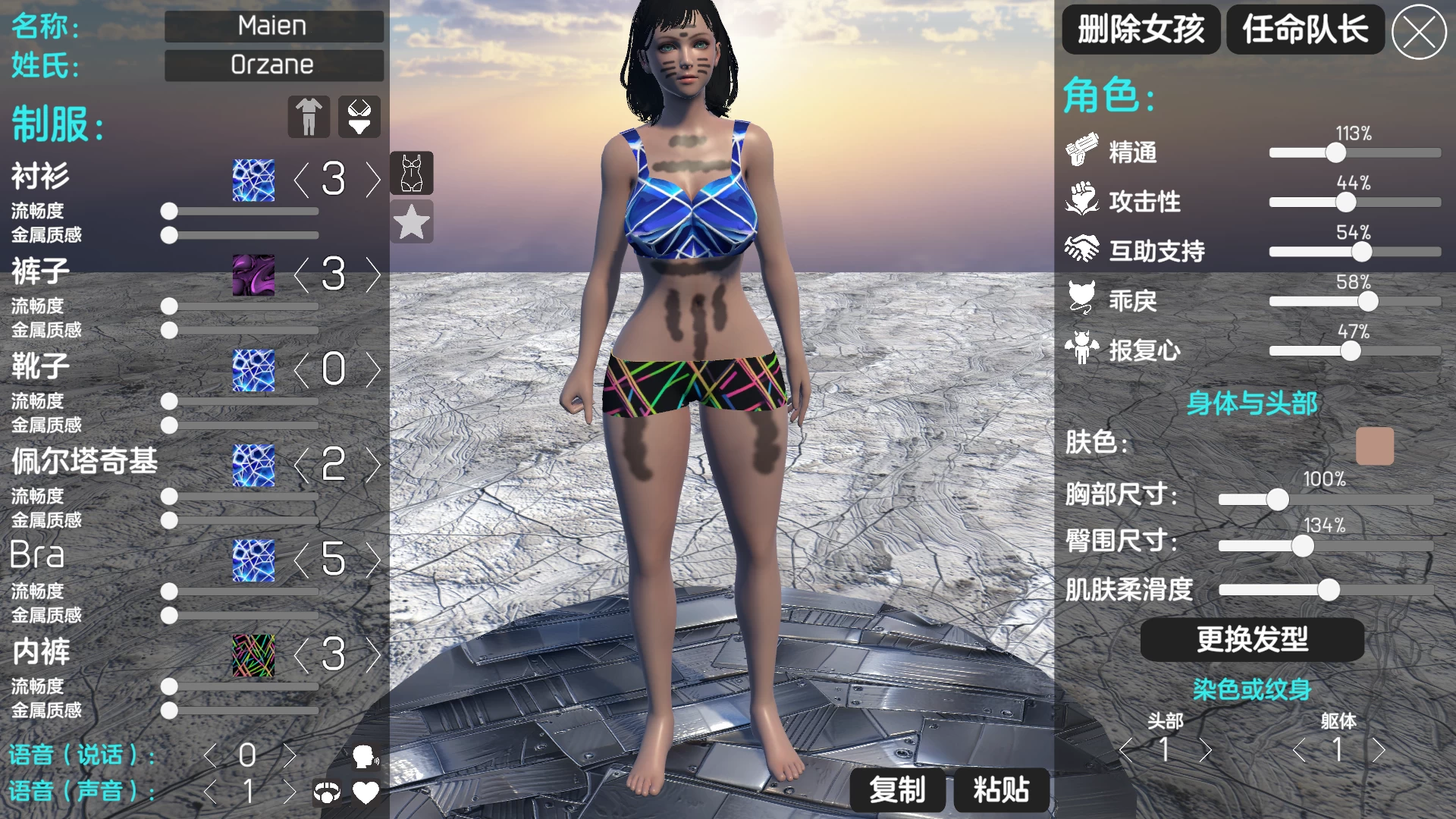Set the 攻击性 aggression slider
The width and height of the screenshot is (1456, 819).
point(1345,202)
